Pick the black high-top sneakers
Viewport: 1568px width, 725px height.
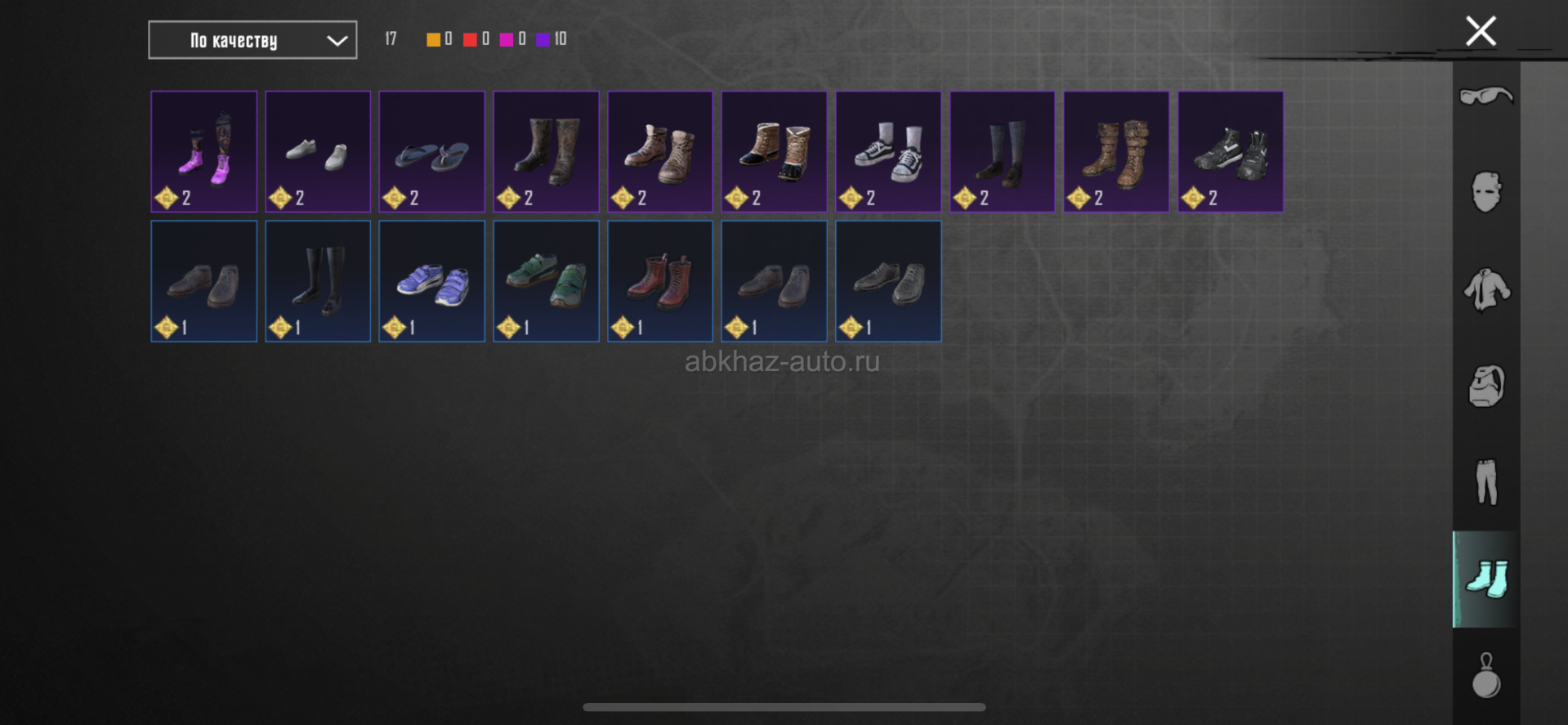click(1231, 151)
